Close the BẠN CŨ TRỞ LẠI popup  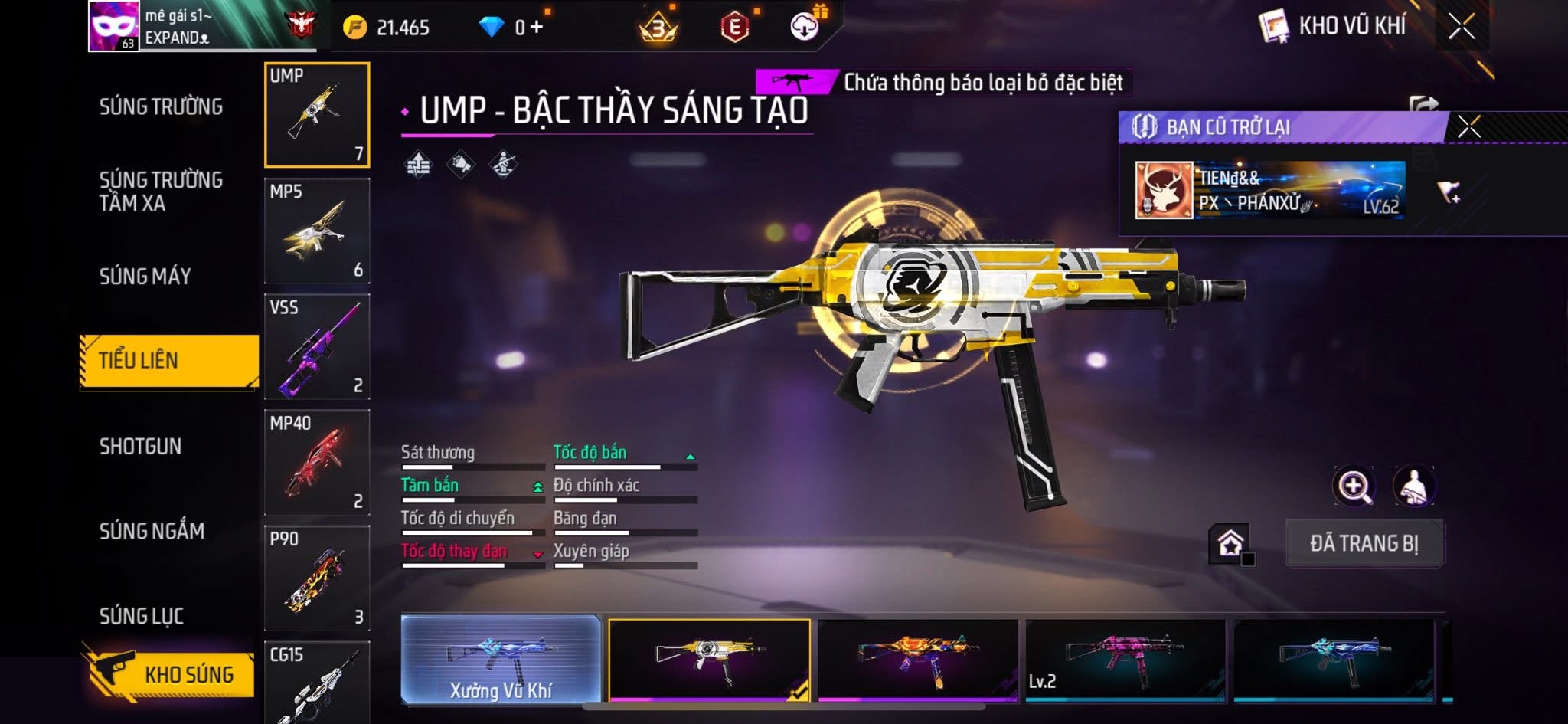1468,126
